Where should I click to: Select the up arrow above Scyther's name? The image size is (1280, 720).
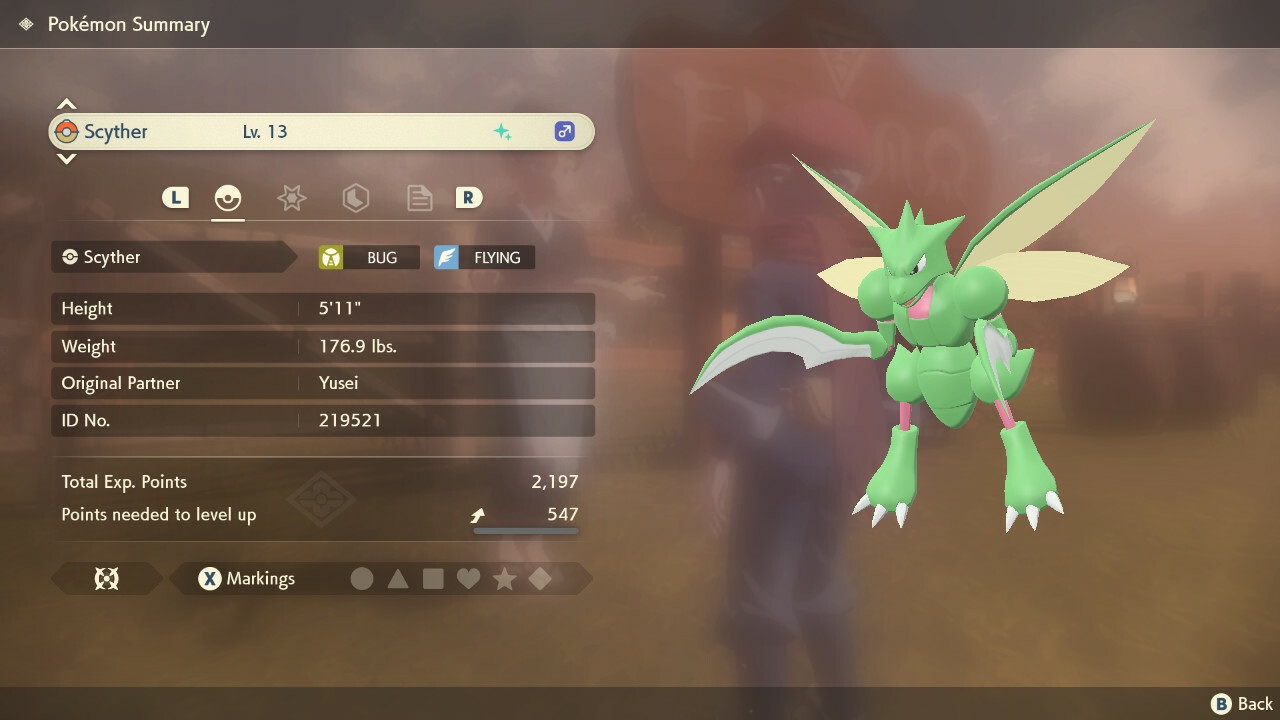point(66,104)
